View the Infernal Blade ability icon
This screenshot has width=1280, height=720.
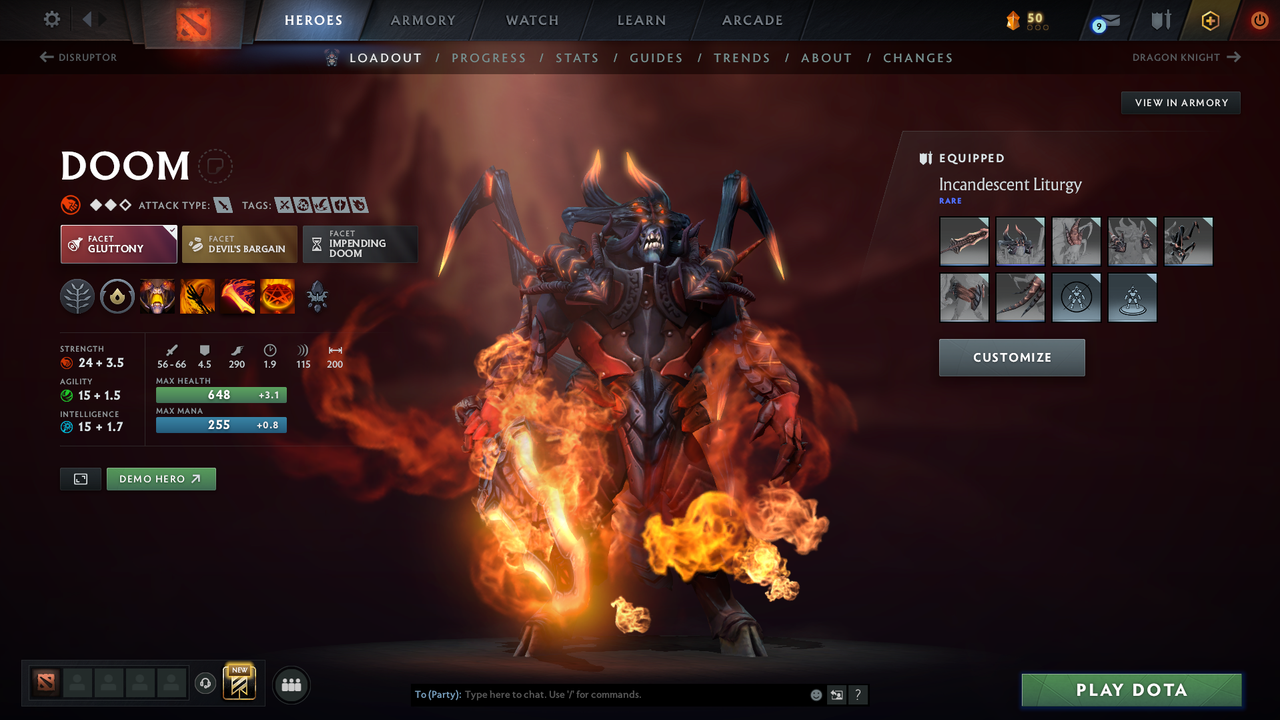[x=237, y=296]
